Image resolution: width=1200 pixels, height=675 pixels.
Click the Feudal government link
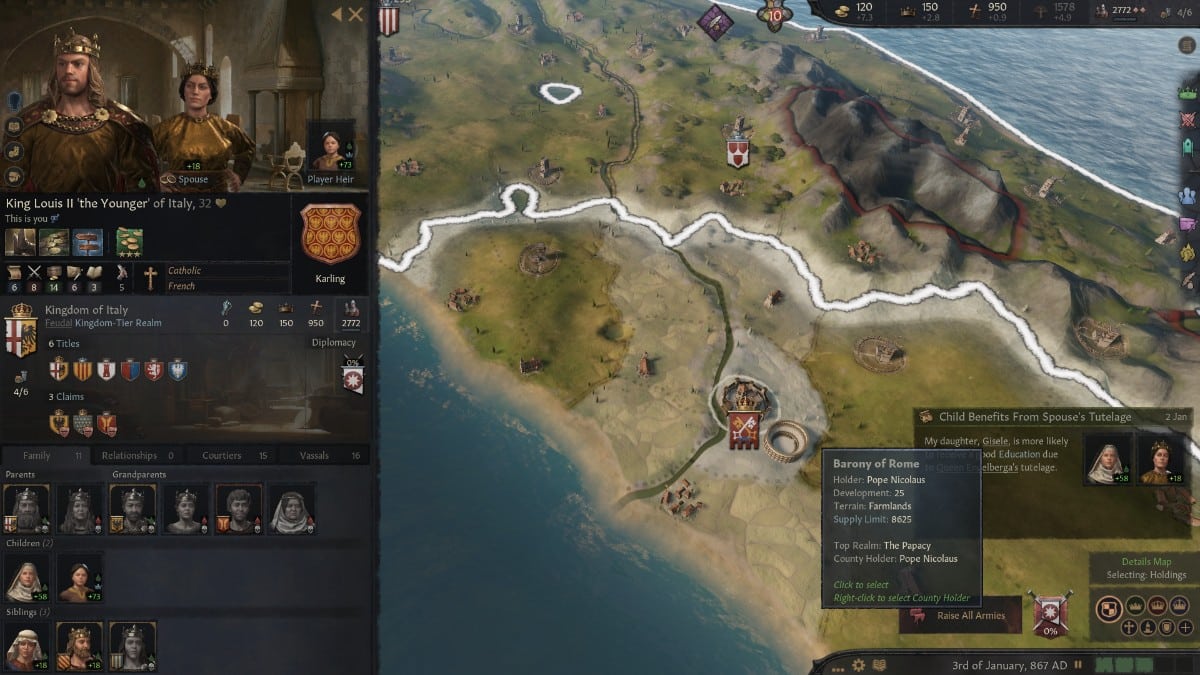[x=60, y=324]
